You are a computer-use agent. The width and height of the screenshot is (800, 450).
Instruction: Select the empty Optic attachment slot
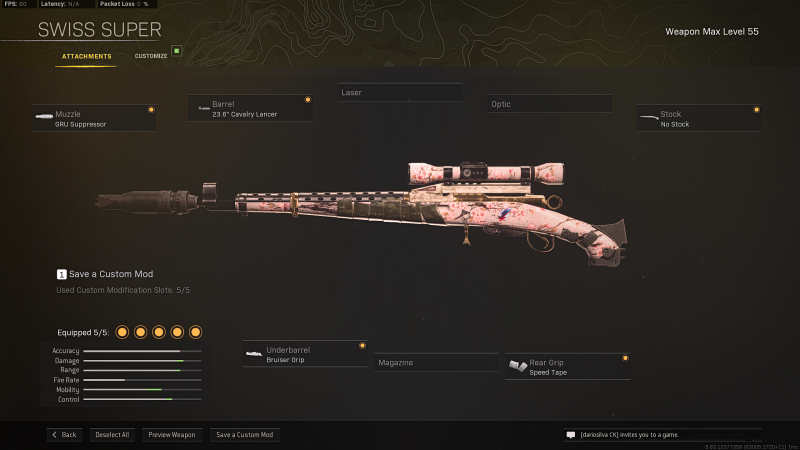pyautogui.click(x=549, y=104)
